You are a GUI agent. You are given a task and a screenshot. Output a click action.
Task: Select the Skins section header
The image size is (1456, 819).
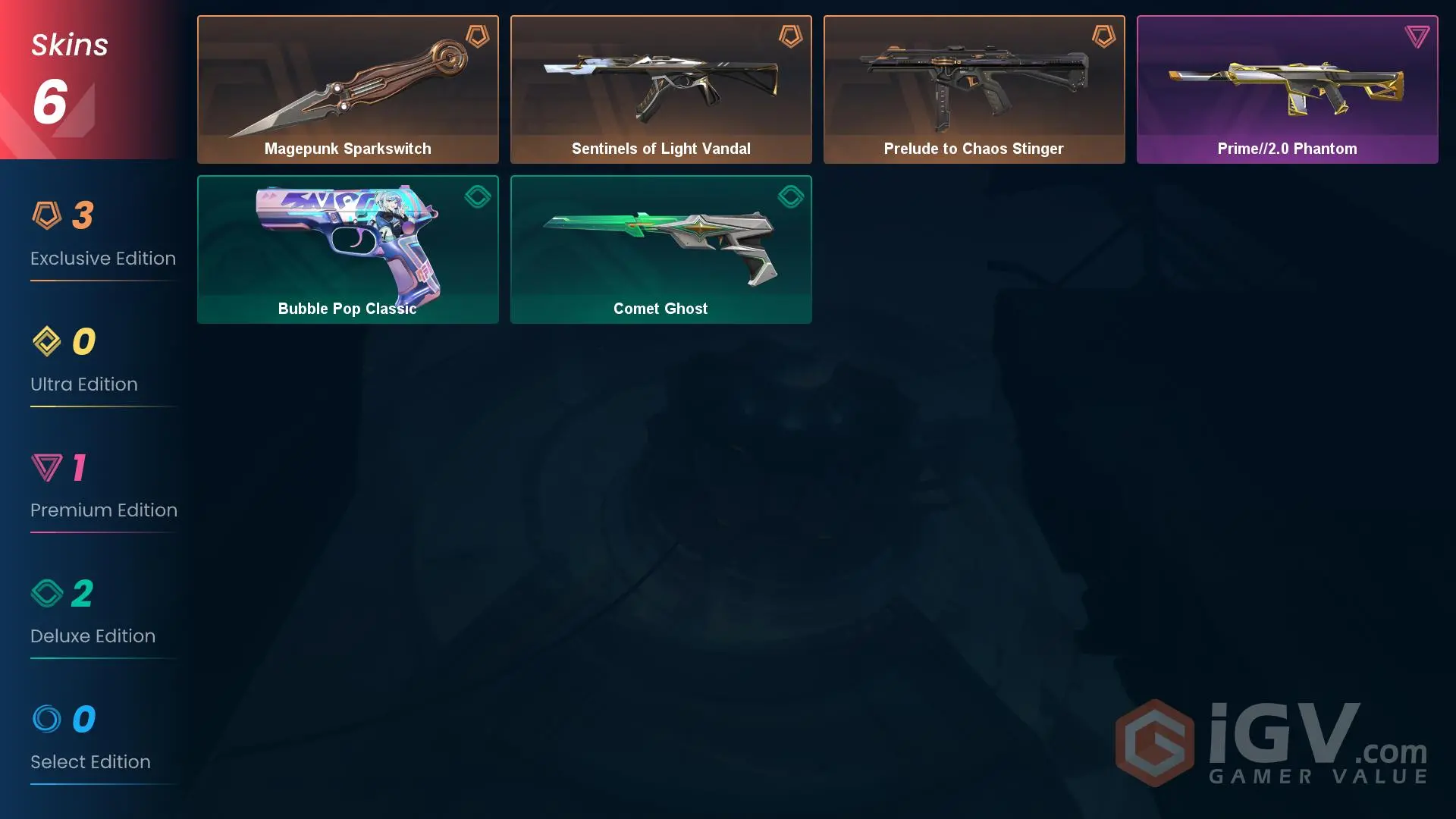pyautogui.click(x=70, y=44)
